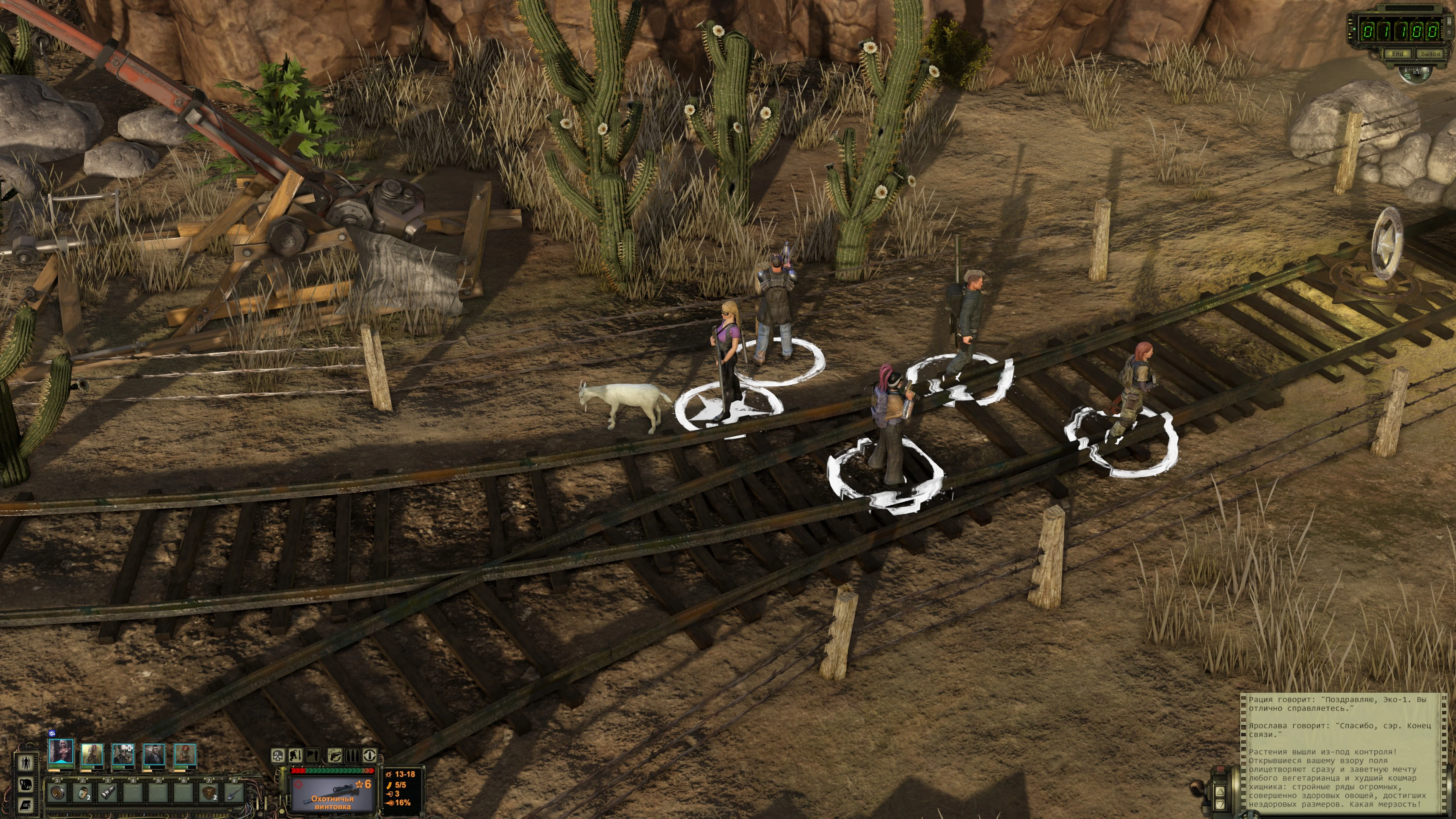
Task: Click the End turn button
Action: 1397,54
